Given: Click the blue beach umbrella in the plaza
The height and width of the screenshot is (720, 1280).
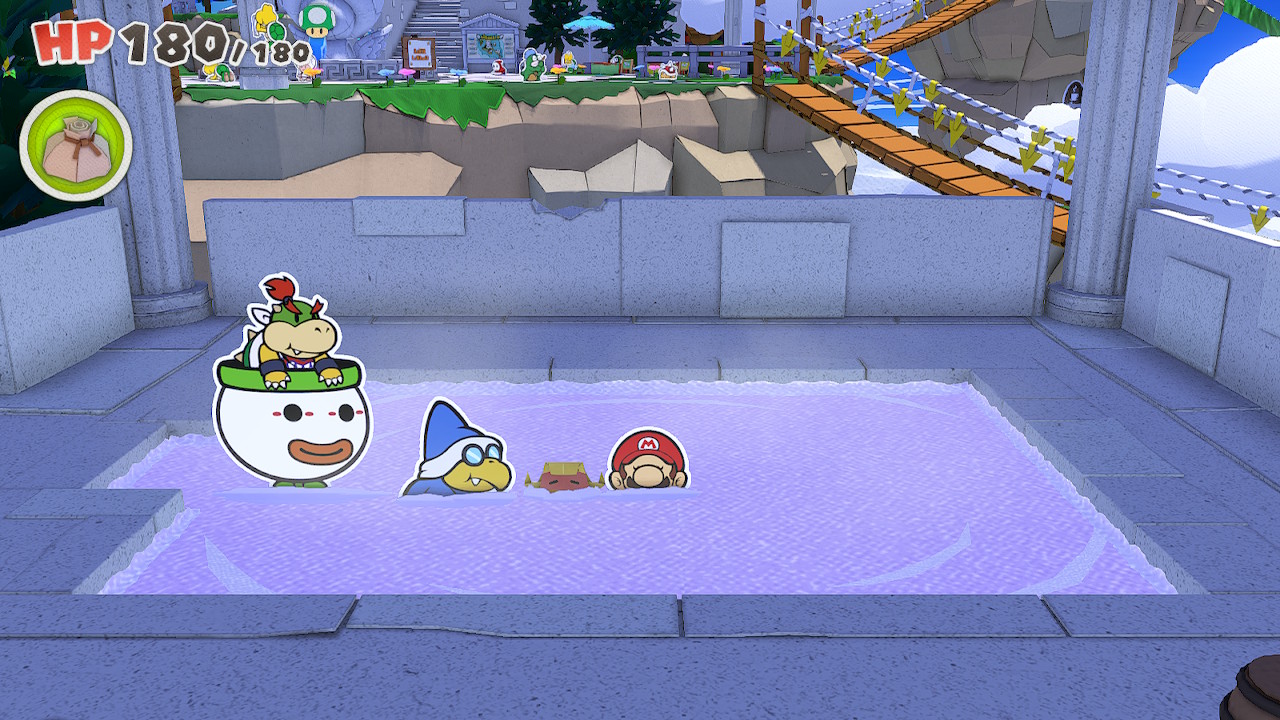Looking at the screenshot, I should click(x=588, y=22).
